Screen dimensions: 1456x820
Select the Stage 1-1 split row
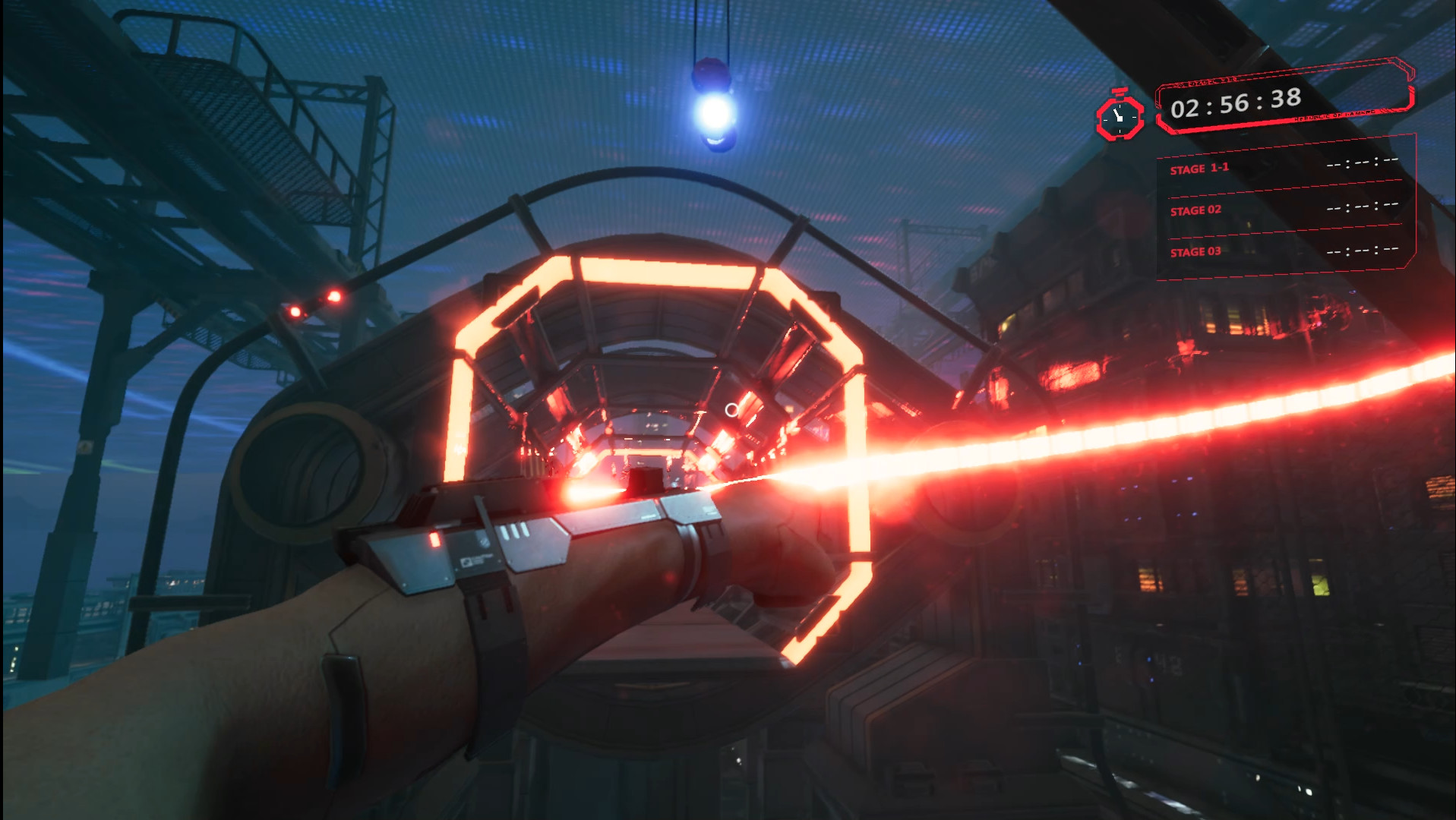tap(1283, 166)
